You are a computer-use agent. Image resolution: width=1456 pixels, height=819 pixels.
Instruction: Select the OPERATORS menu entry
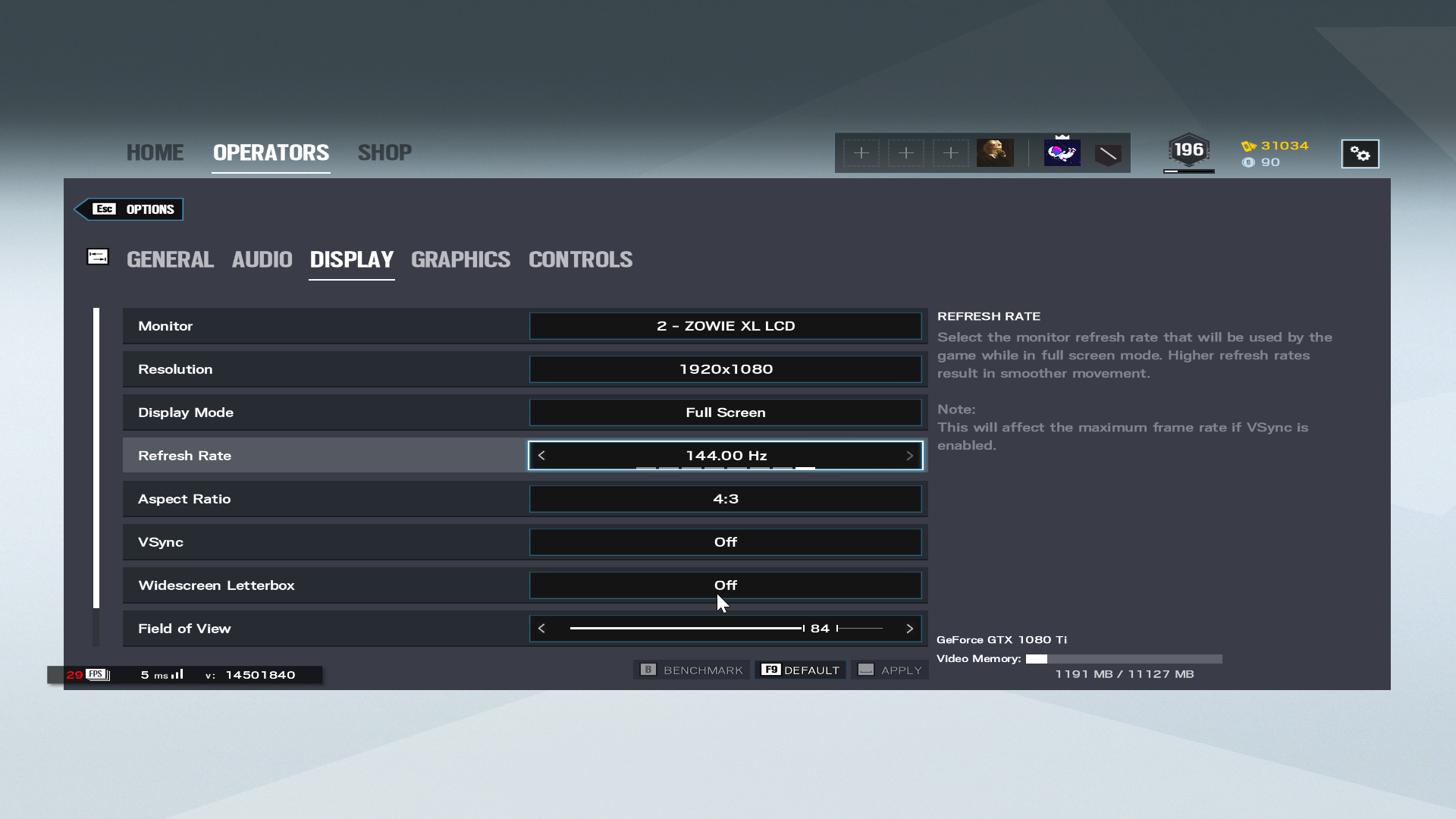[x=271, y=152]
